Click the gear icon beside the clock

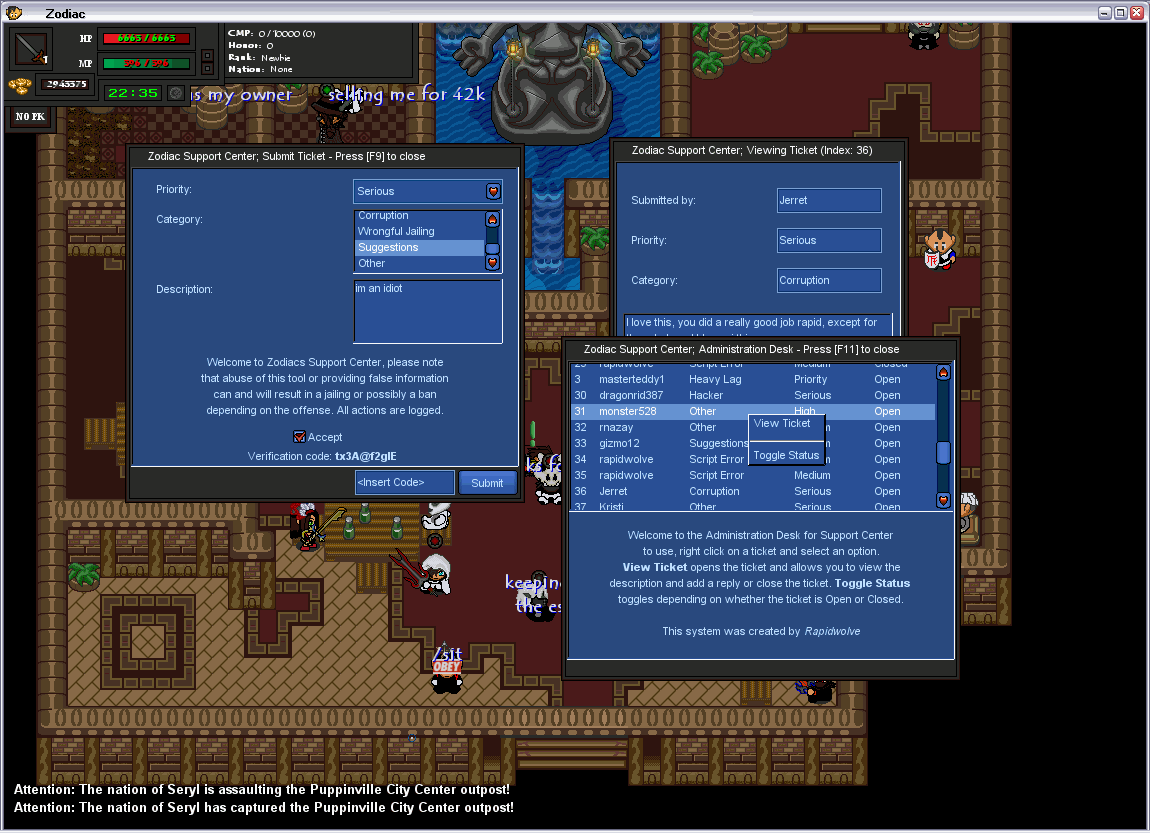(176, 93)
